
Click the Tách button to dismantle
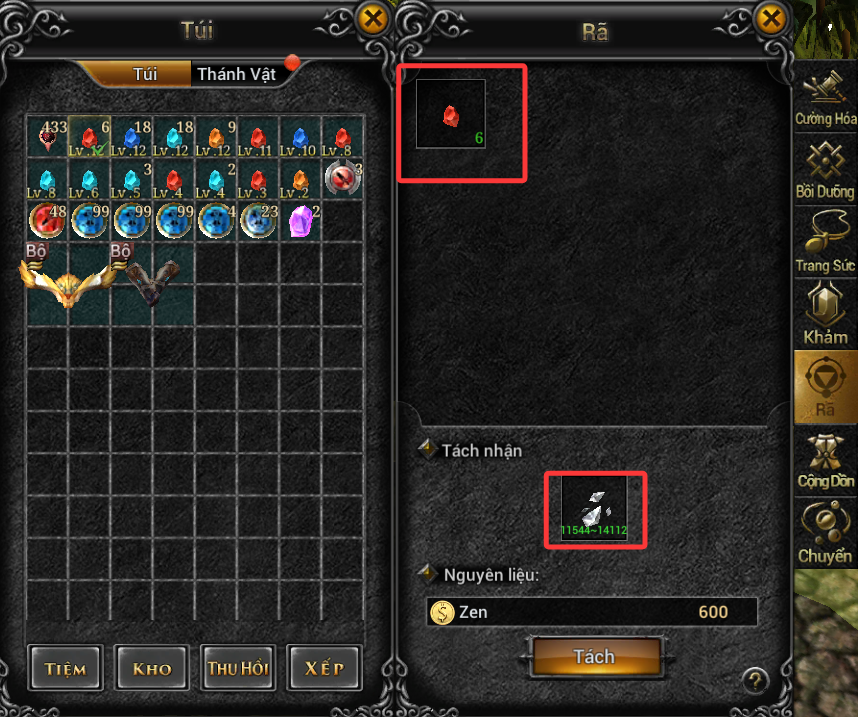pyautogui.click(x=595, y=657)
